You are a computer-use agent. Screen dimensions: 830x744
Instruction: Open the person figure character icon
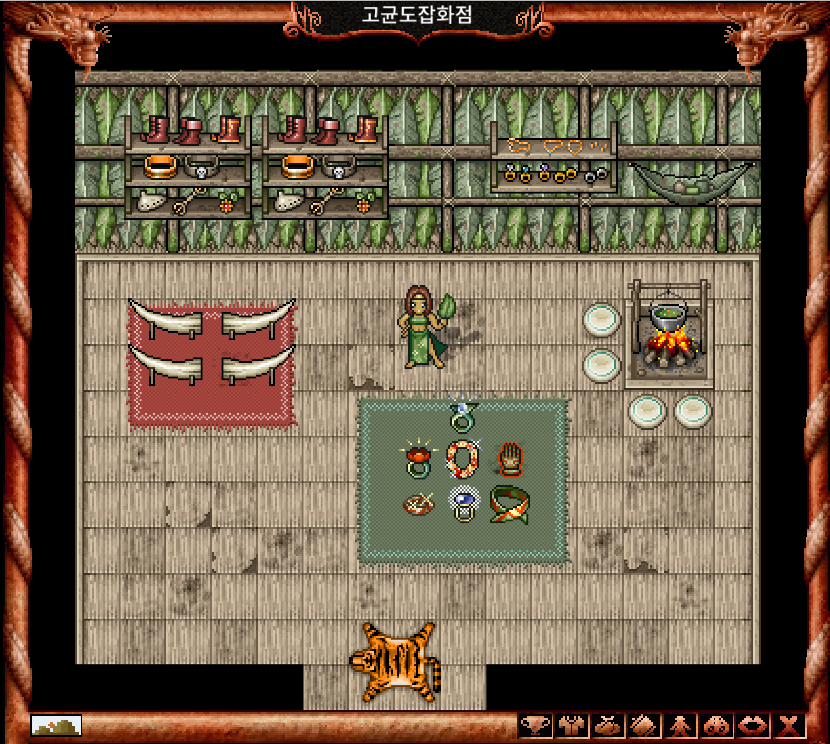pos(680,726)
